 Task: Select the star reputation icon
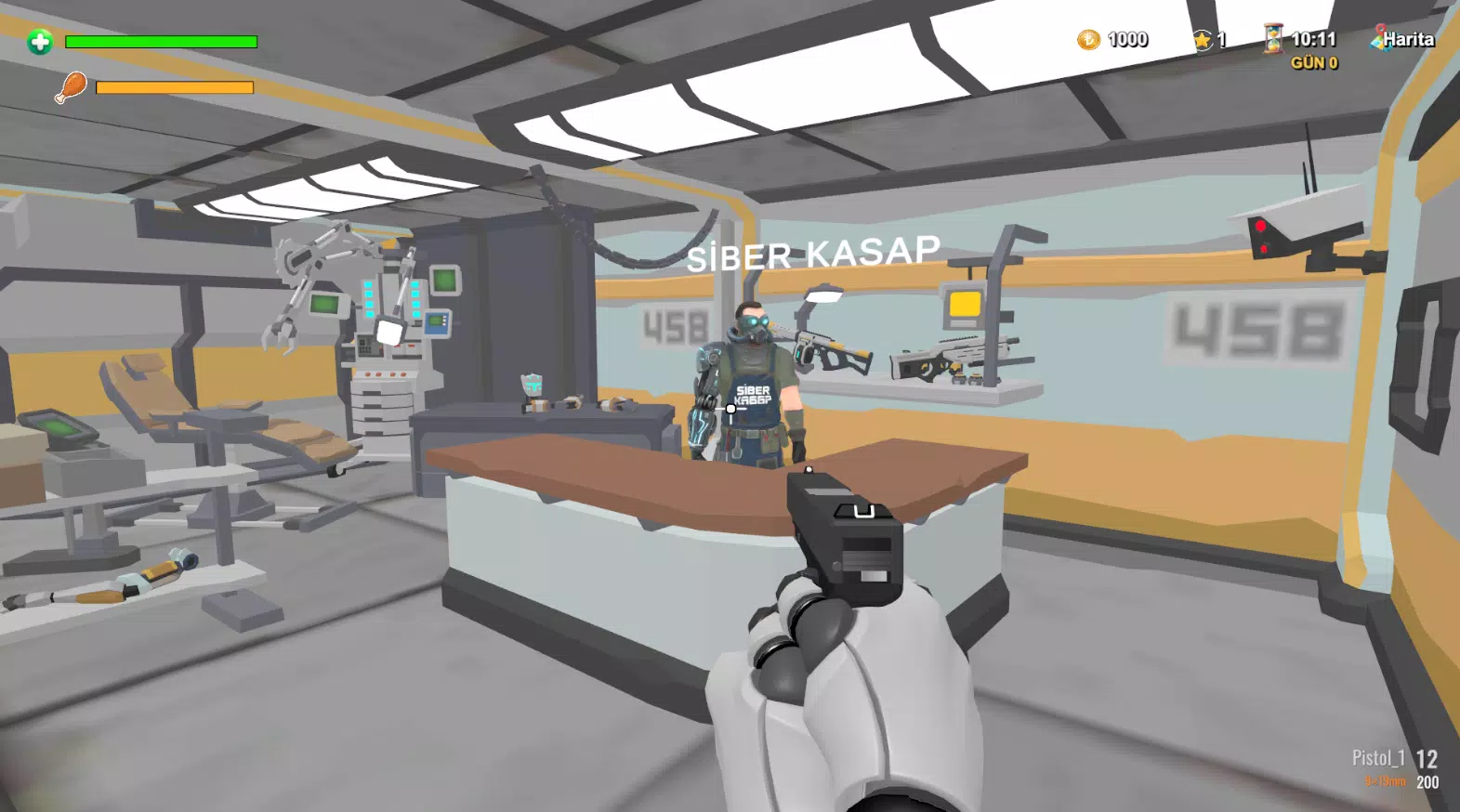tap(1203, 39)
